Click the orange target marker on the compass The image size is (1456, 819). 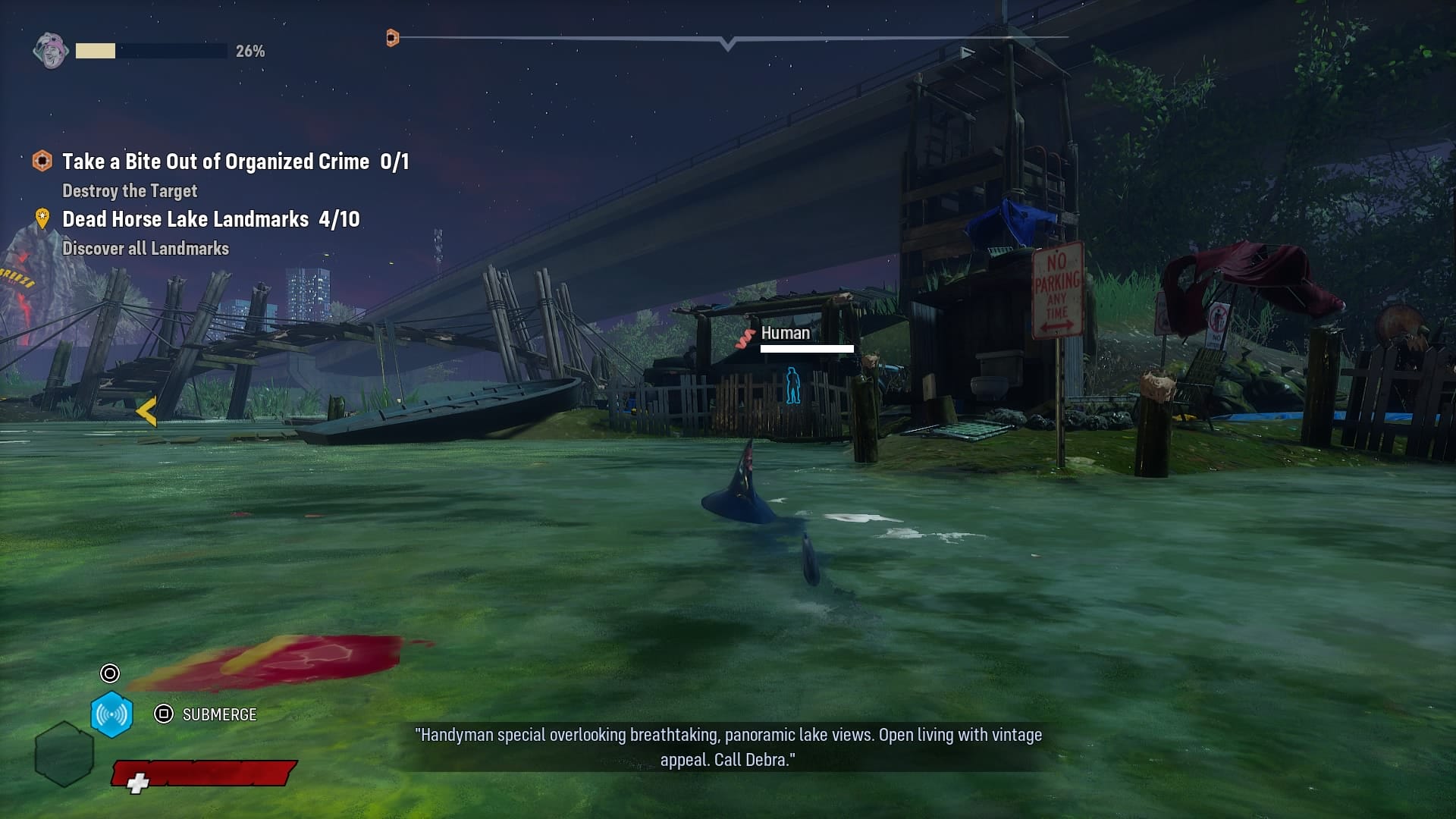[x=392, y=37]
